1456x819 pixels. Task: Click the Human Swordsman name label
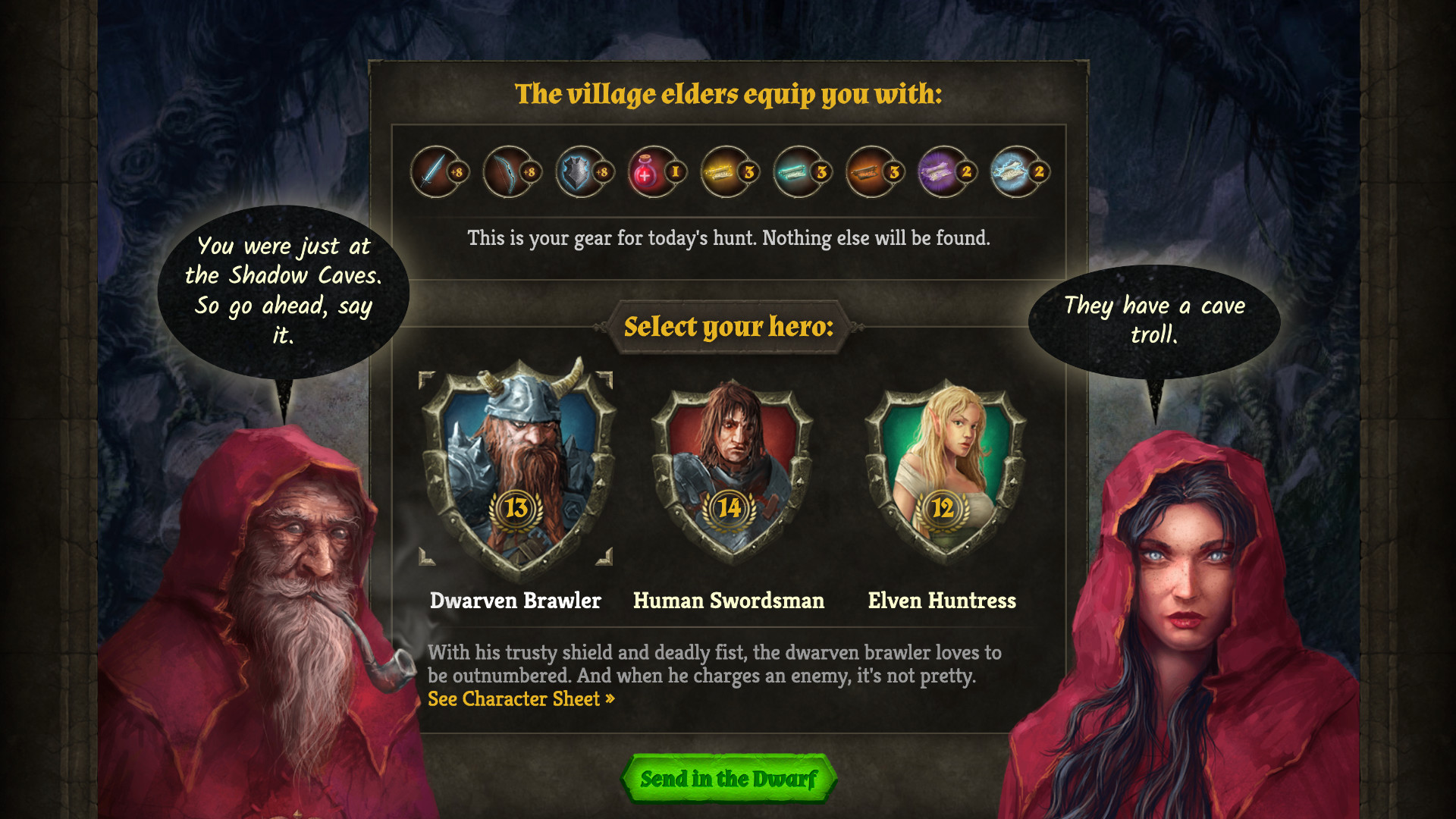(729, 601)
